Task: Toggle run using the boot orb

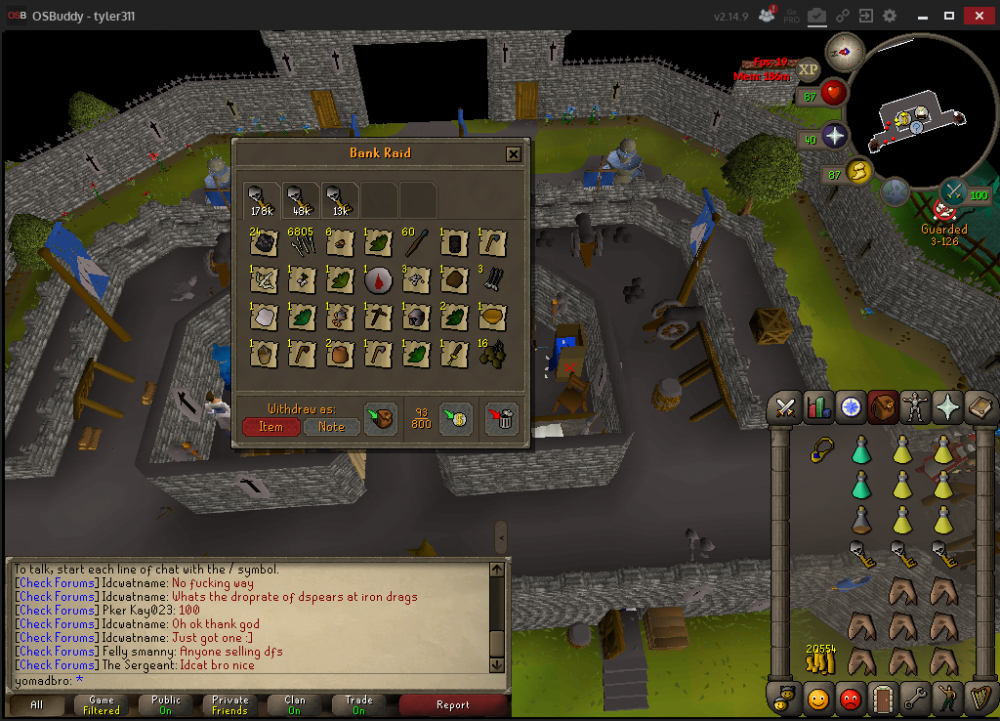Action: [x=859, y=172]
